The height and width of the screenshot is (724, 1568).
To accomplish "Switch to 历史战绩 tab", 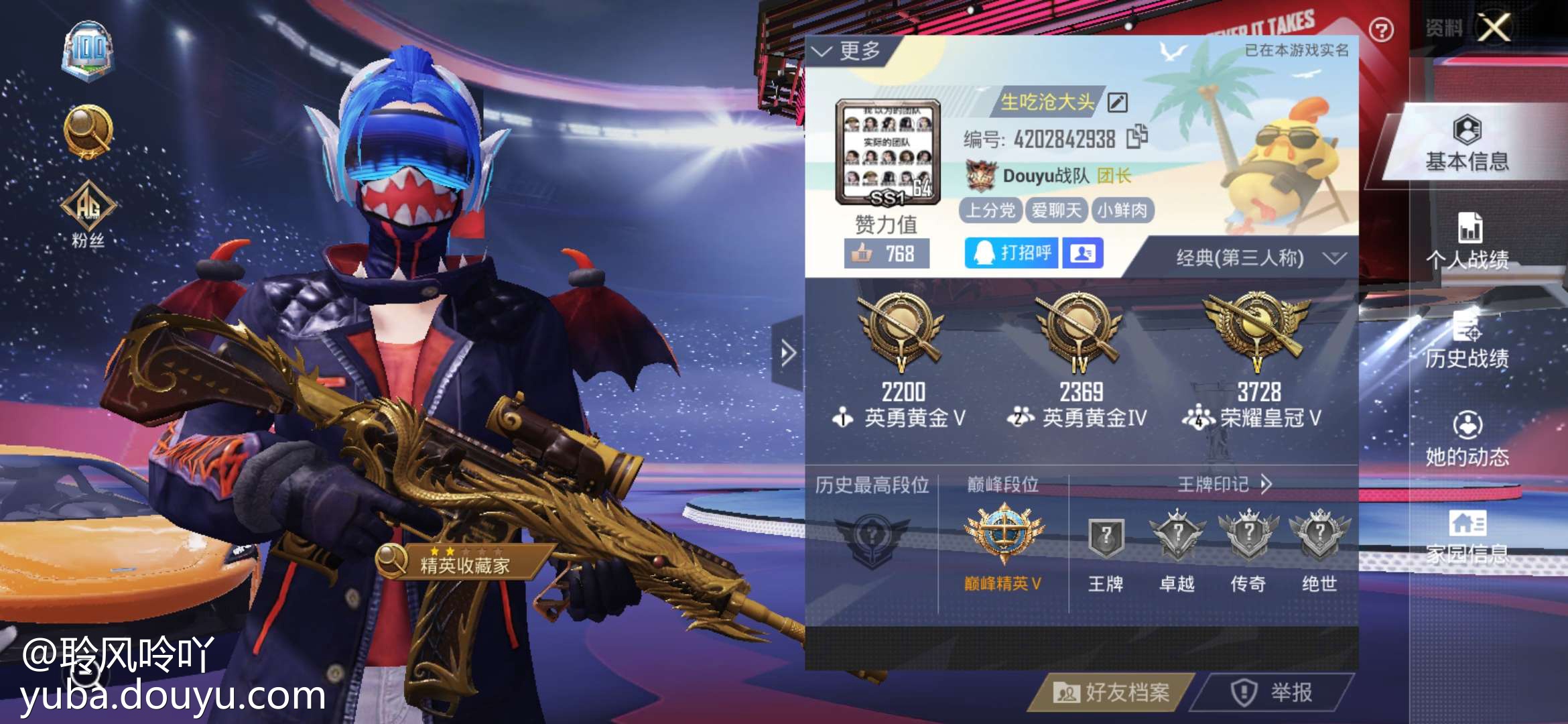I will point(1467,341).
